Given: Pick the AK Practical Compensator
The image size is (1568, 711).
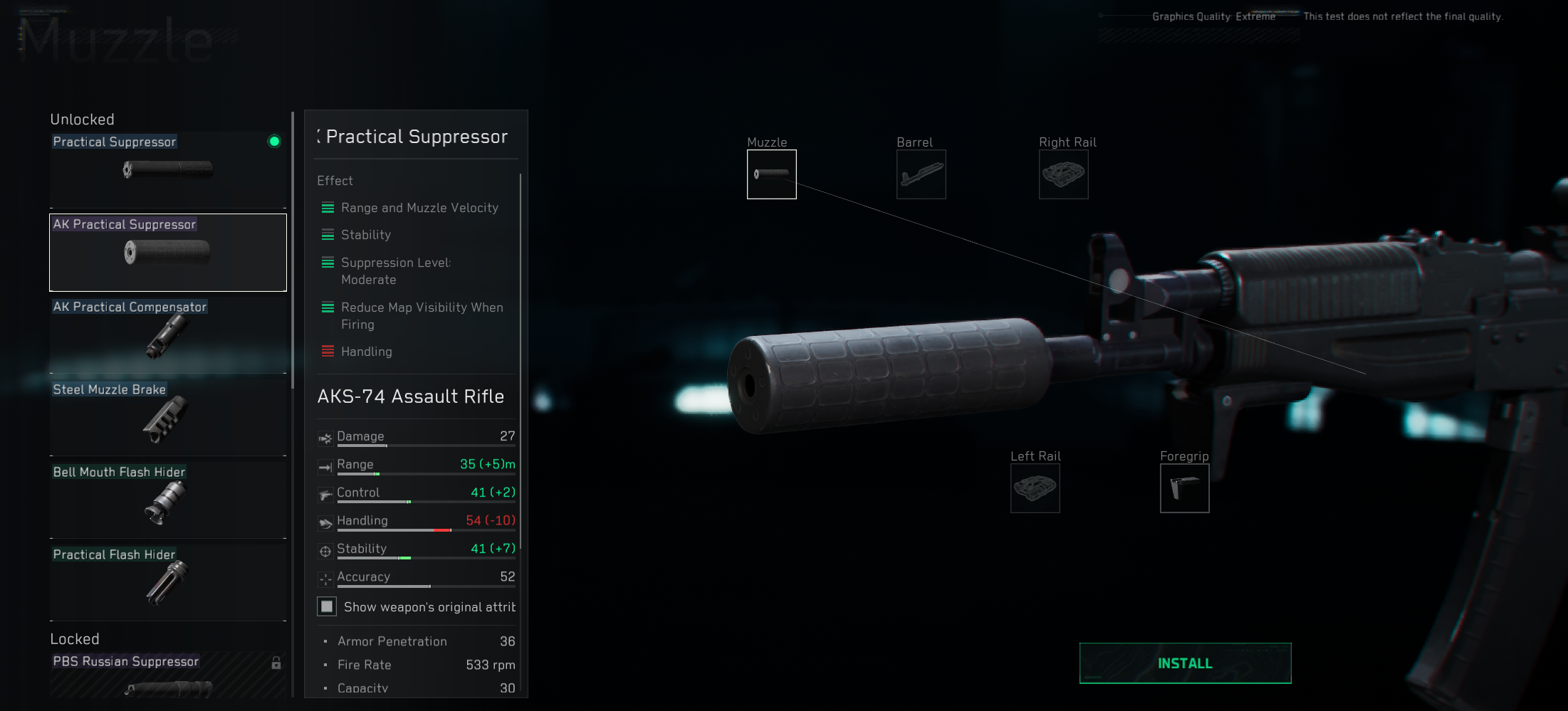Looking at the screenshot, I should click(168, 335).
